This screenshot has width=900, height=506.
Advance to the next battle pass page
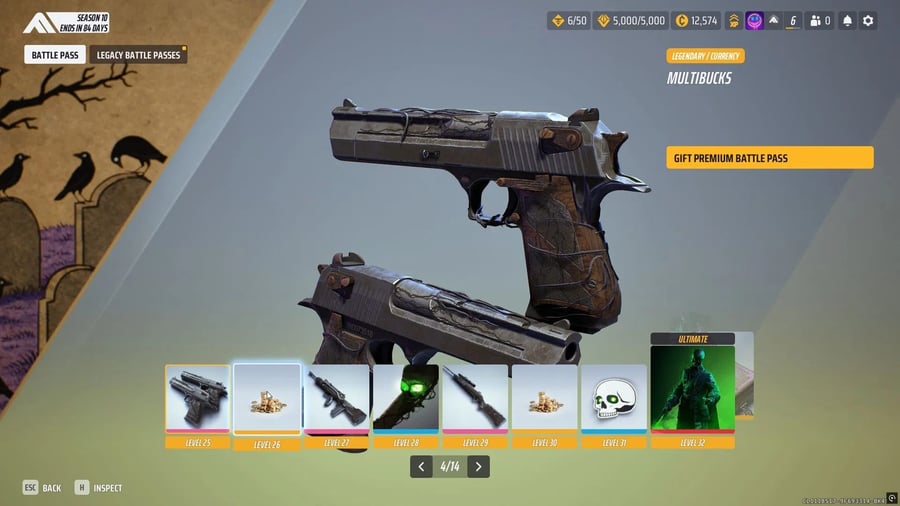coord(479,466)
